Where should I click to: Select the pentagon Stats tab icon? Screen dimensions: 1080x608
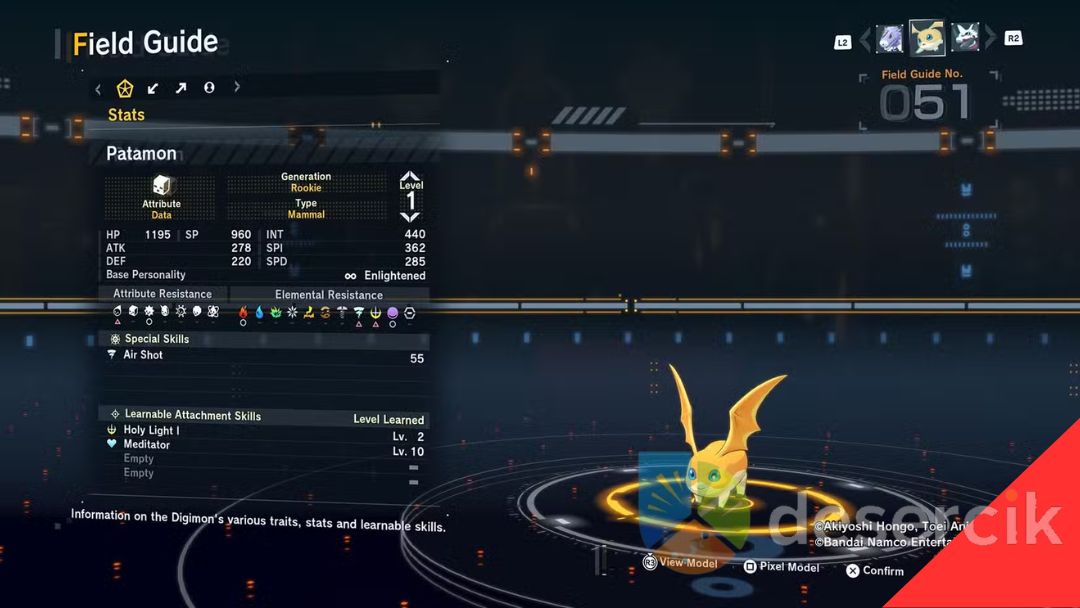click(x=125, y=88)
